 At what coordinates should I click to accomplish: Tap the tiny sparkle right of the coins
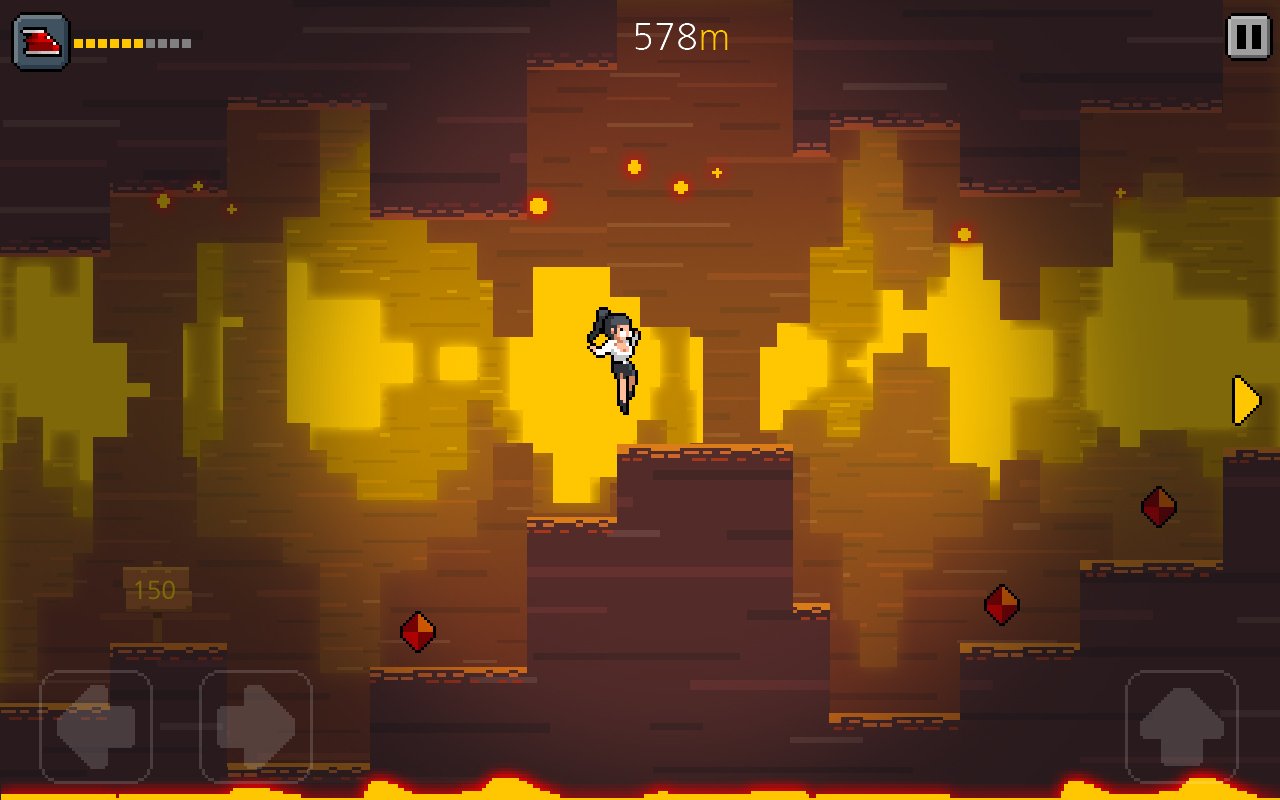[716, 172]
